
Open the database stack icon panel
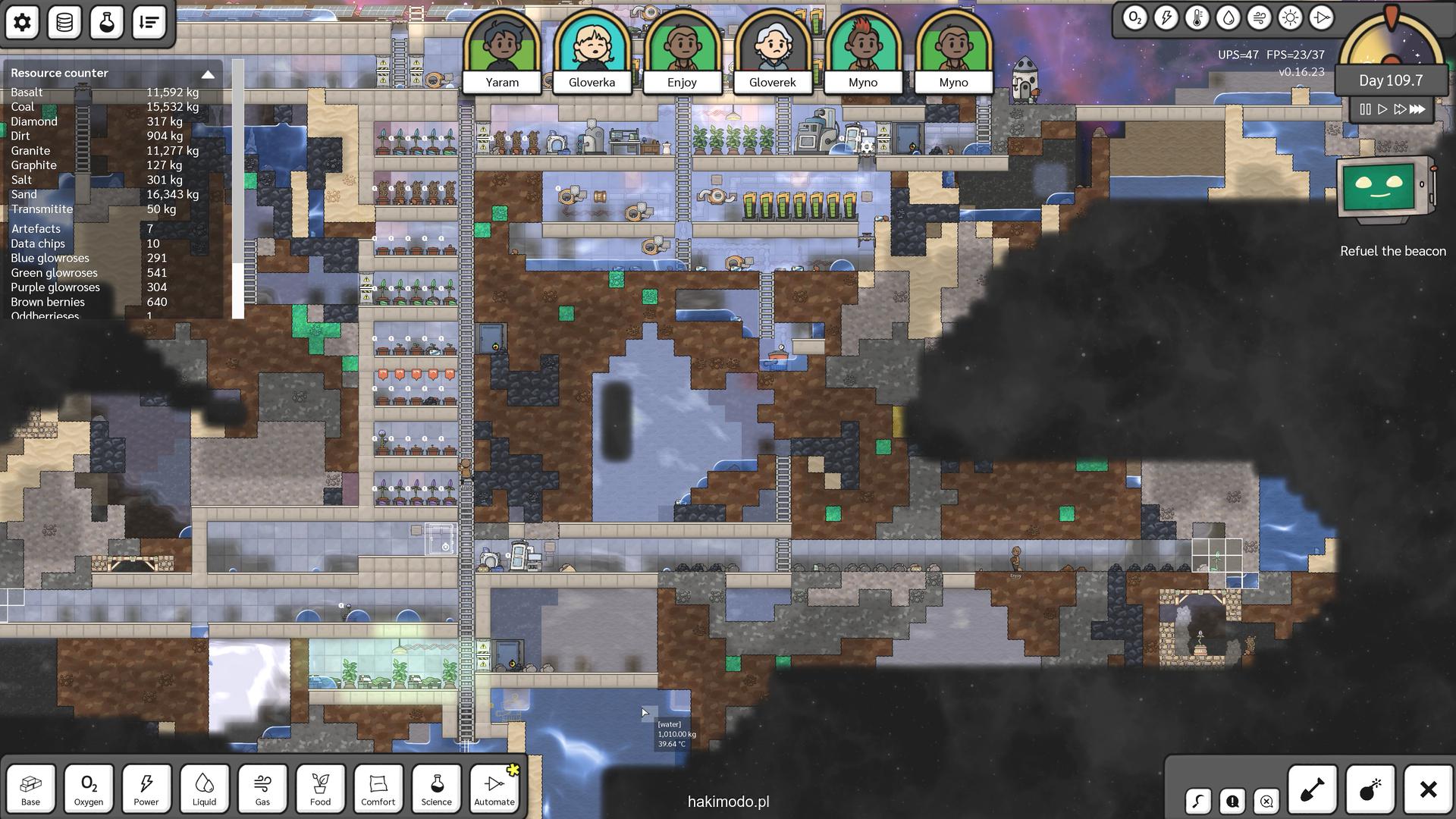pyautogui.click(x=64, y=22)
